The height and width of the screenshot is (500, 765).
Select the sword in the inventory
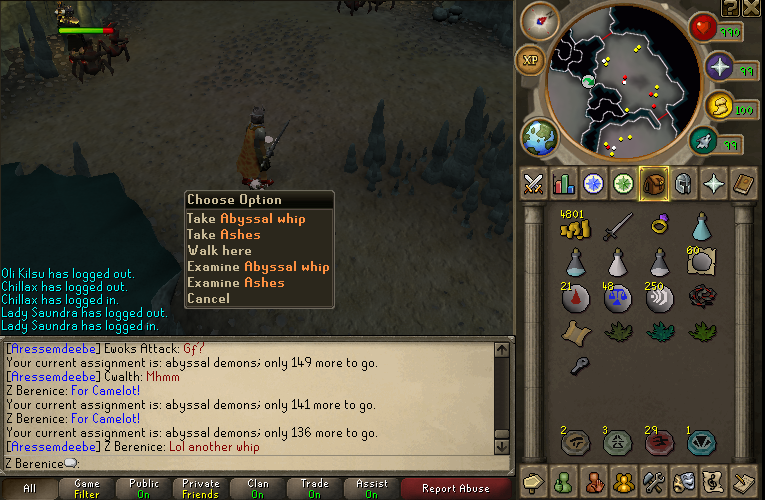click(617, 228)
